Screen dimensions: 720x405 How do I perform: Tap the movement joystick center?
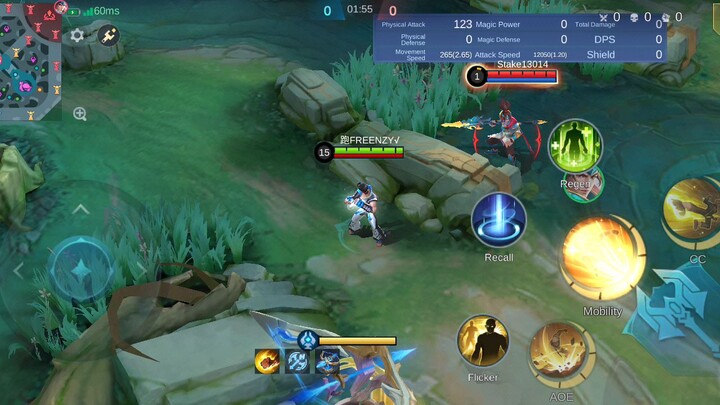[81, 270]
